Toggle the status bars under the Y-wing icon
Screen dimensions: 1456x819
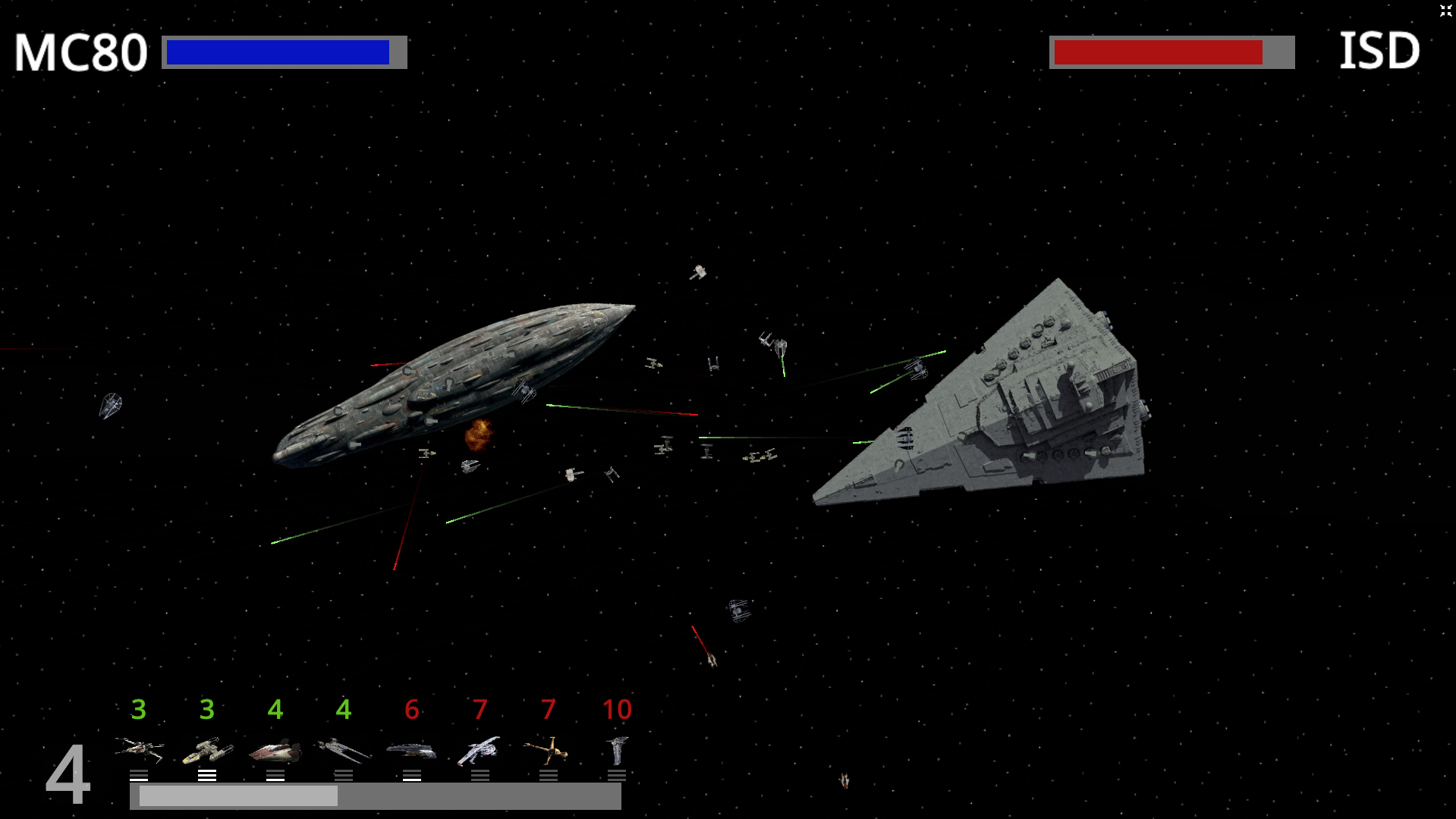pos(206,775)
